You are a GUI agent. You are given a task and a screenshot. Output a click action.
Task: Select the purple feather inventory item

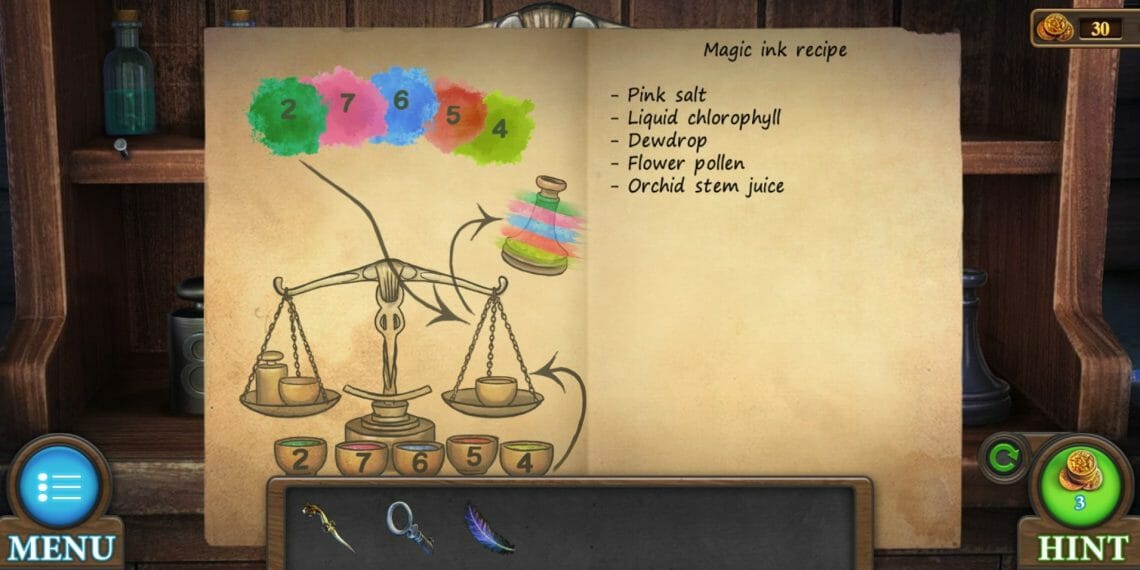[x=489, y=528]
